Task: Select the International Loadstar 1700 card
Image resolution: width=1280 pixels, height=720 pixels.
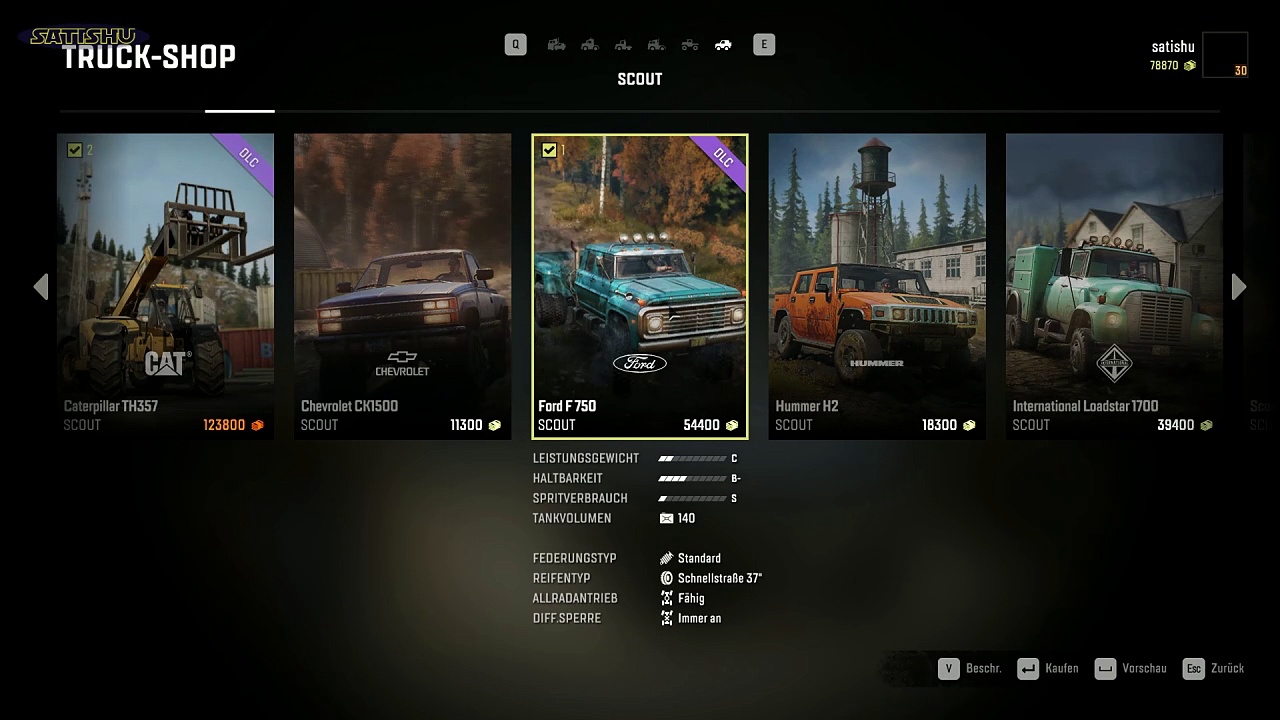Action: click(x=1114, y=286)
